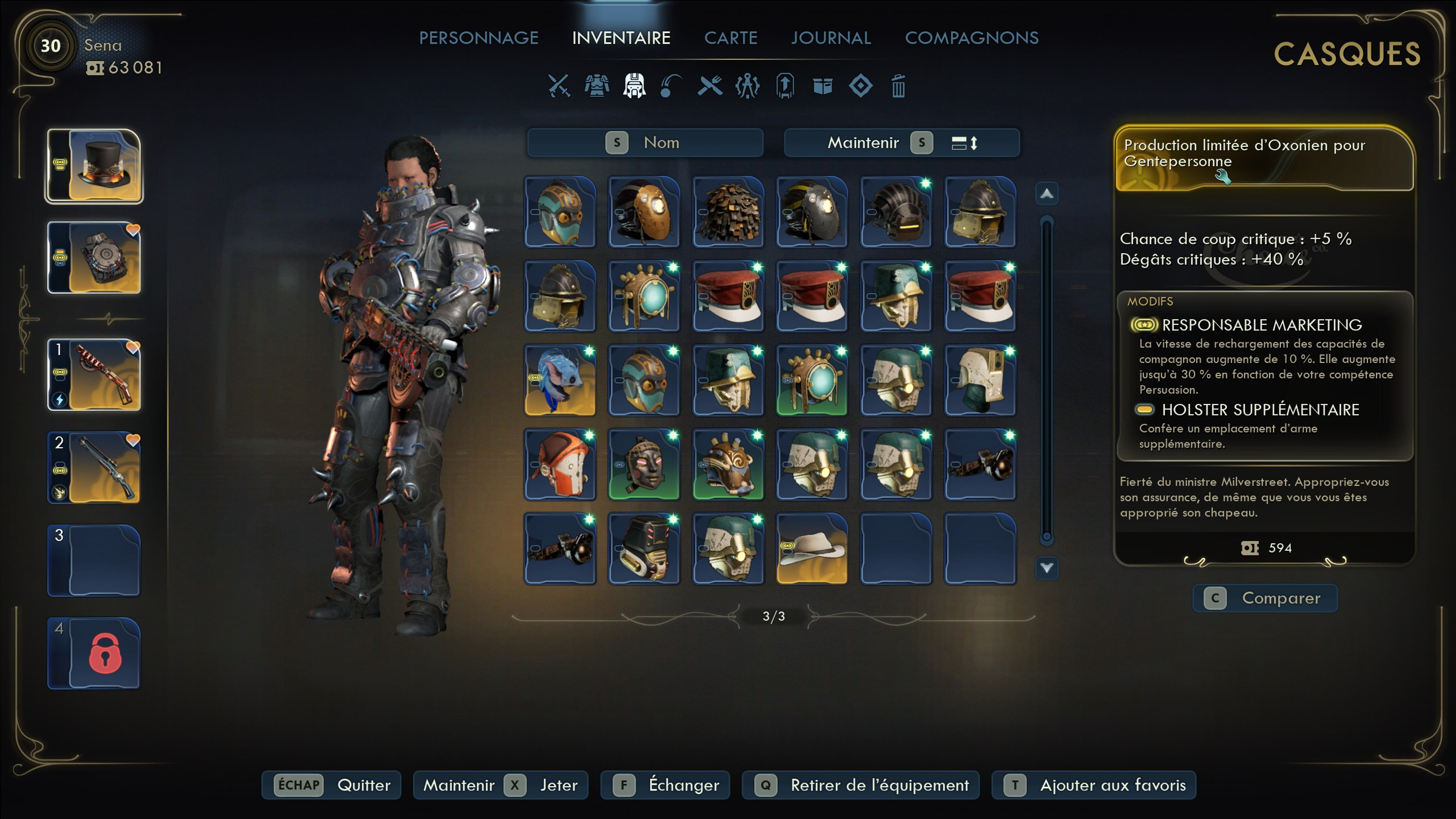Show the COMPAGNONS tab
This screenshot has height=819, width=1456.
[x=971, y=38]
